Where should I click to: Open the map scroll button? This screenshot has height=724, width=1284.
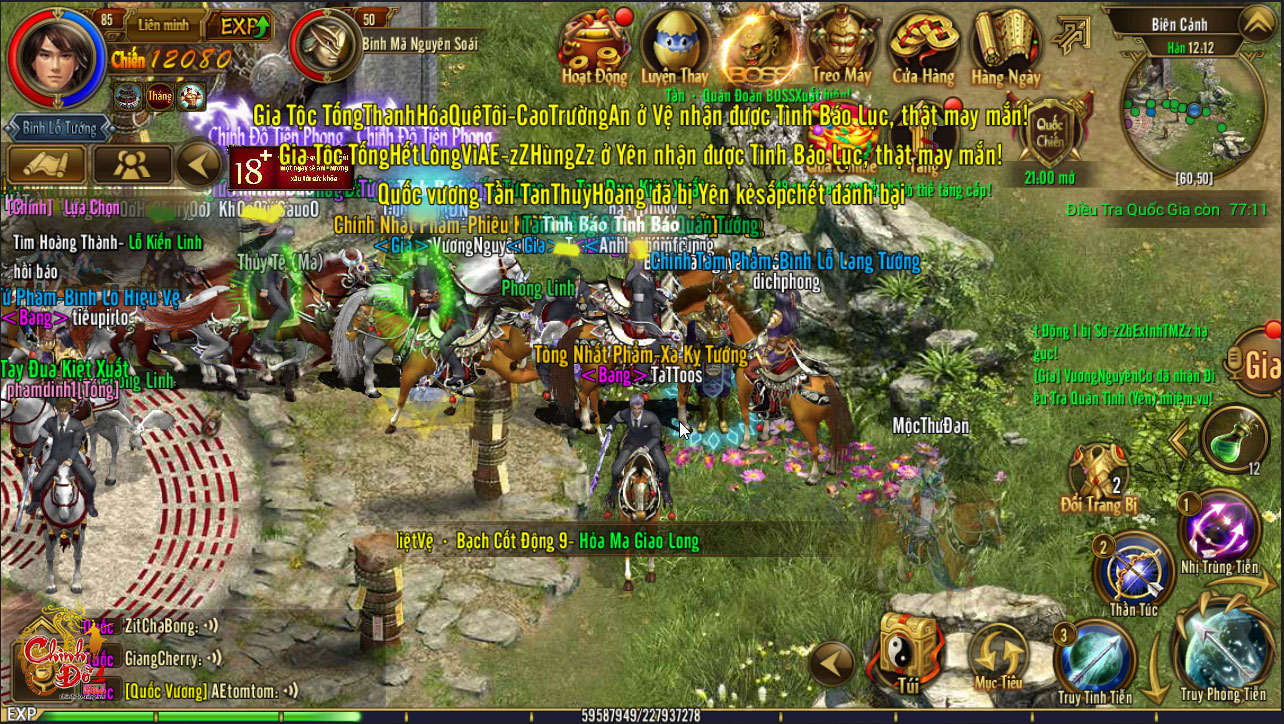tap(45, 165)
